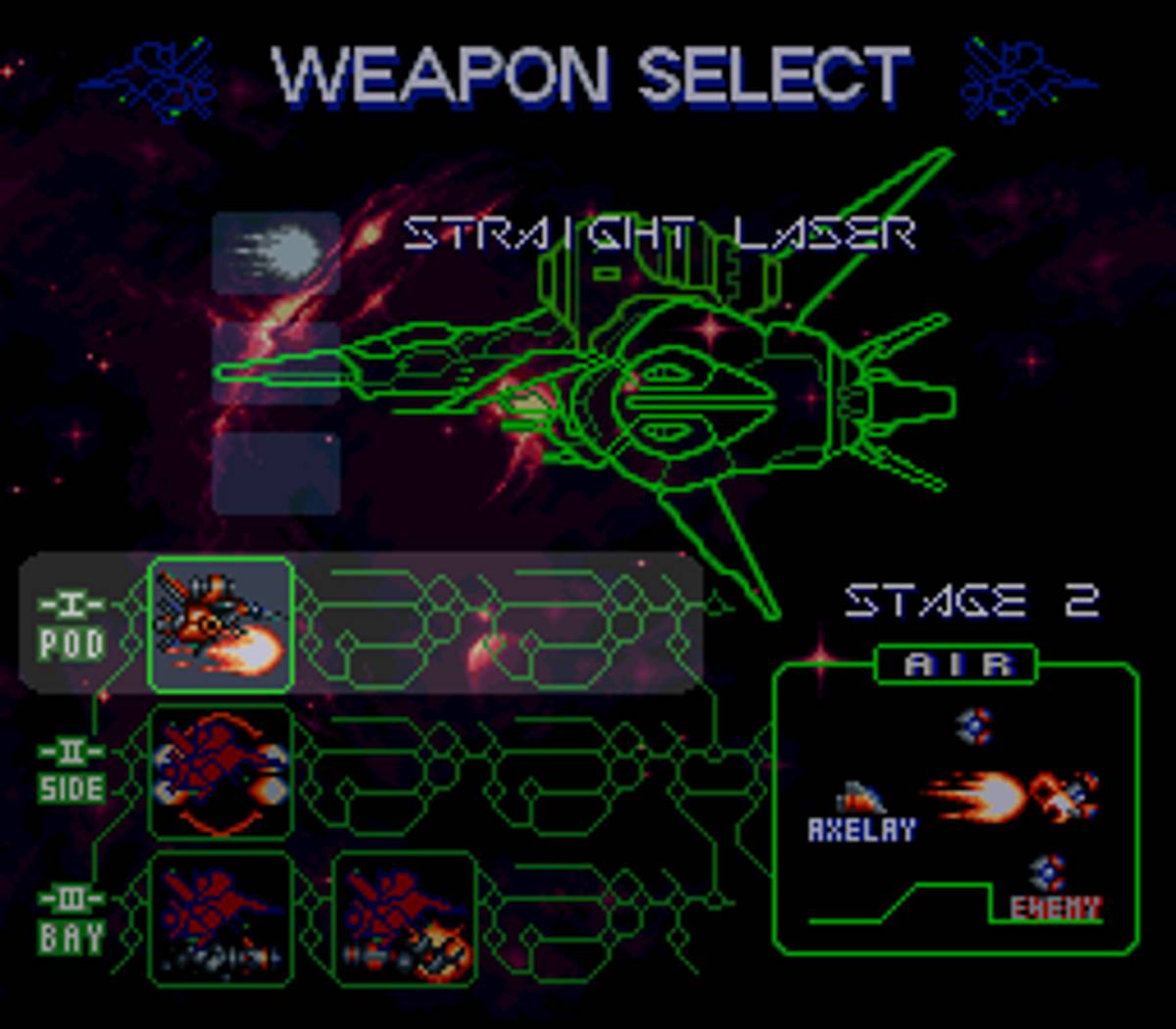Pick the first bay missile weapon
The width and height of the screenshot is (1176, 1029).
coord(220,918)
